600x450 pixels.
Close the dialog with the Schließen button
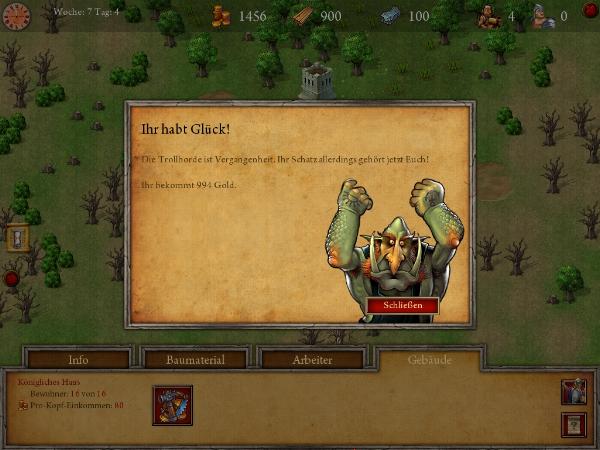pos(402,305)
